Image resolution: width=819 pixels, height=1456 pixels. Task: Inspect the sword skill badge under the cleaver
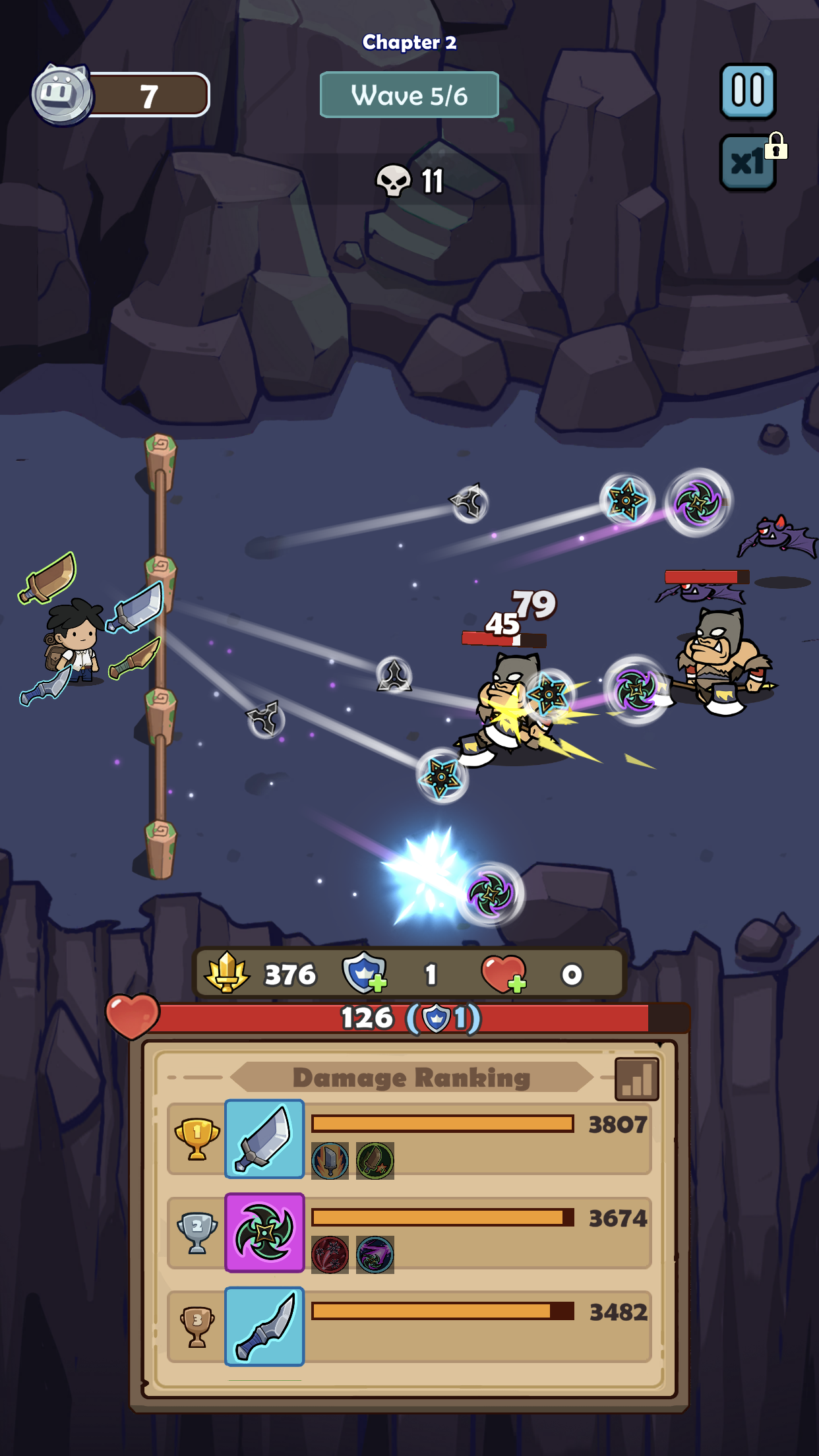[x=330, y=1161]
